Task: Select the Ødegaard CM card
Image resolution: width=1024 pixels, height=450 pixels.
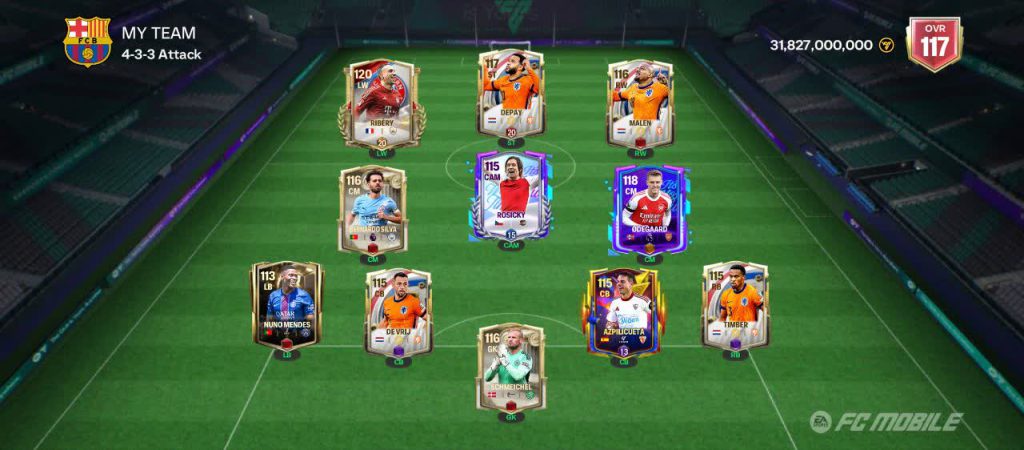Action: [x=649, y=210]
